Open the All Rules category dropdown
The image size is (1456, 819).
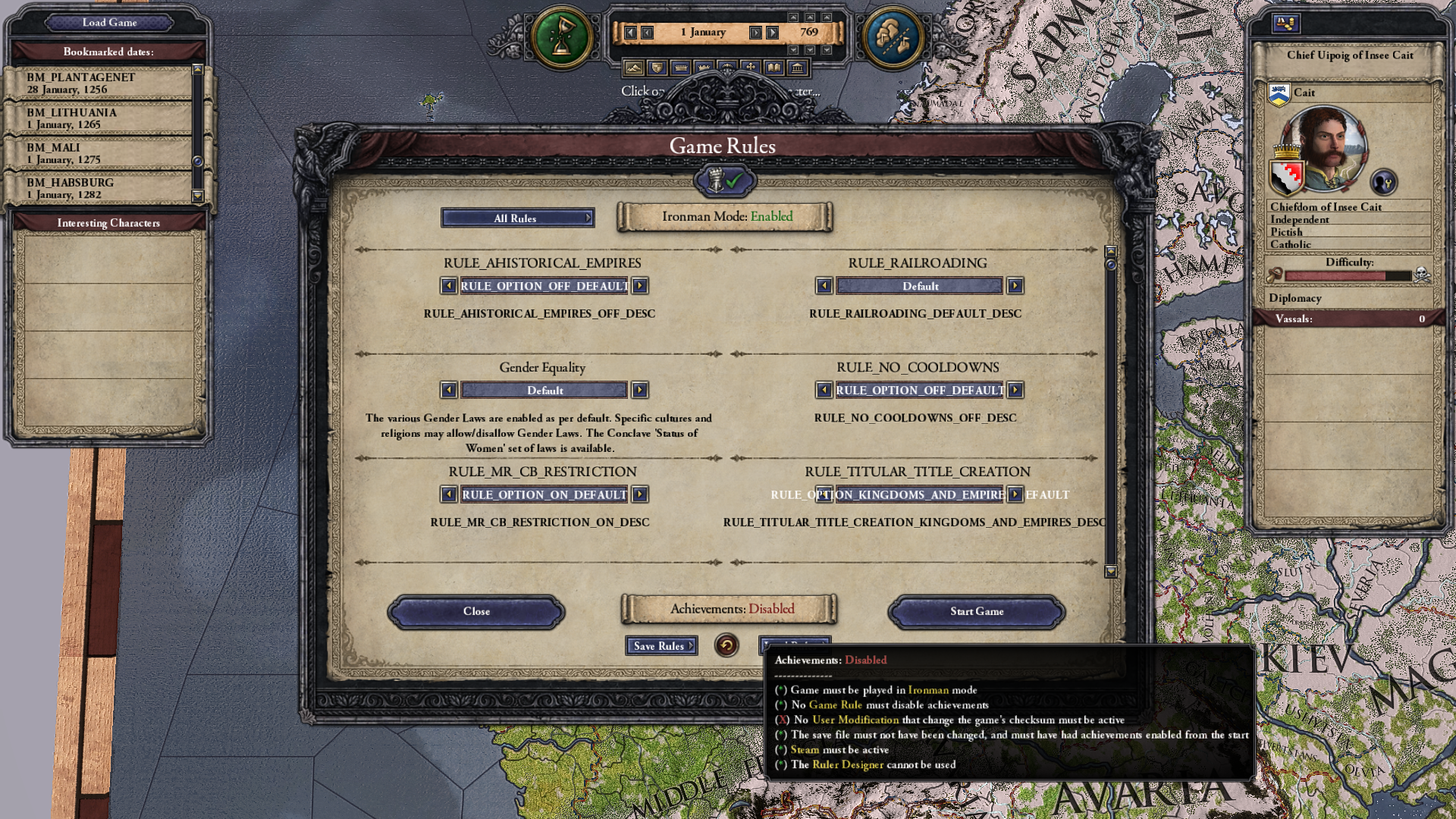(518, 218)
